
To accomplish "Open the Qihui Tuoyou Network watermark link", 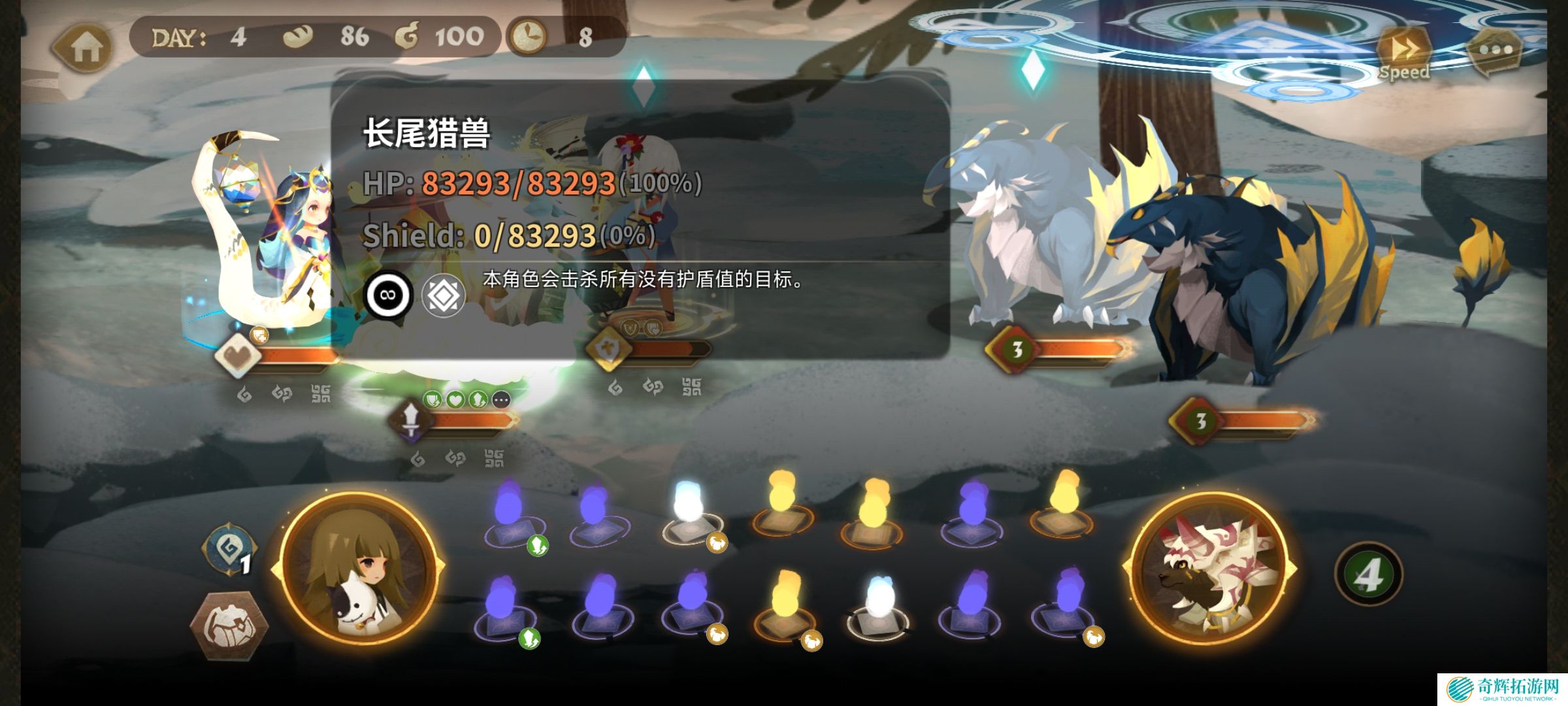I will pyautogui.click(x=1501, y=689).
